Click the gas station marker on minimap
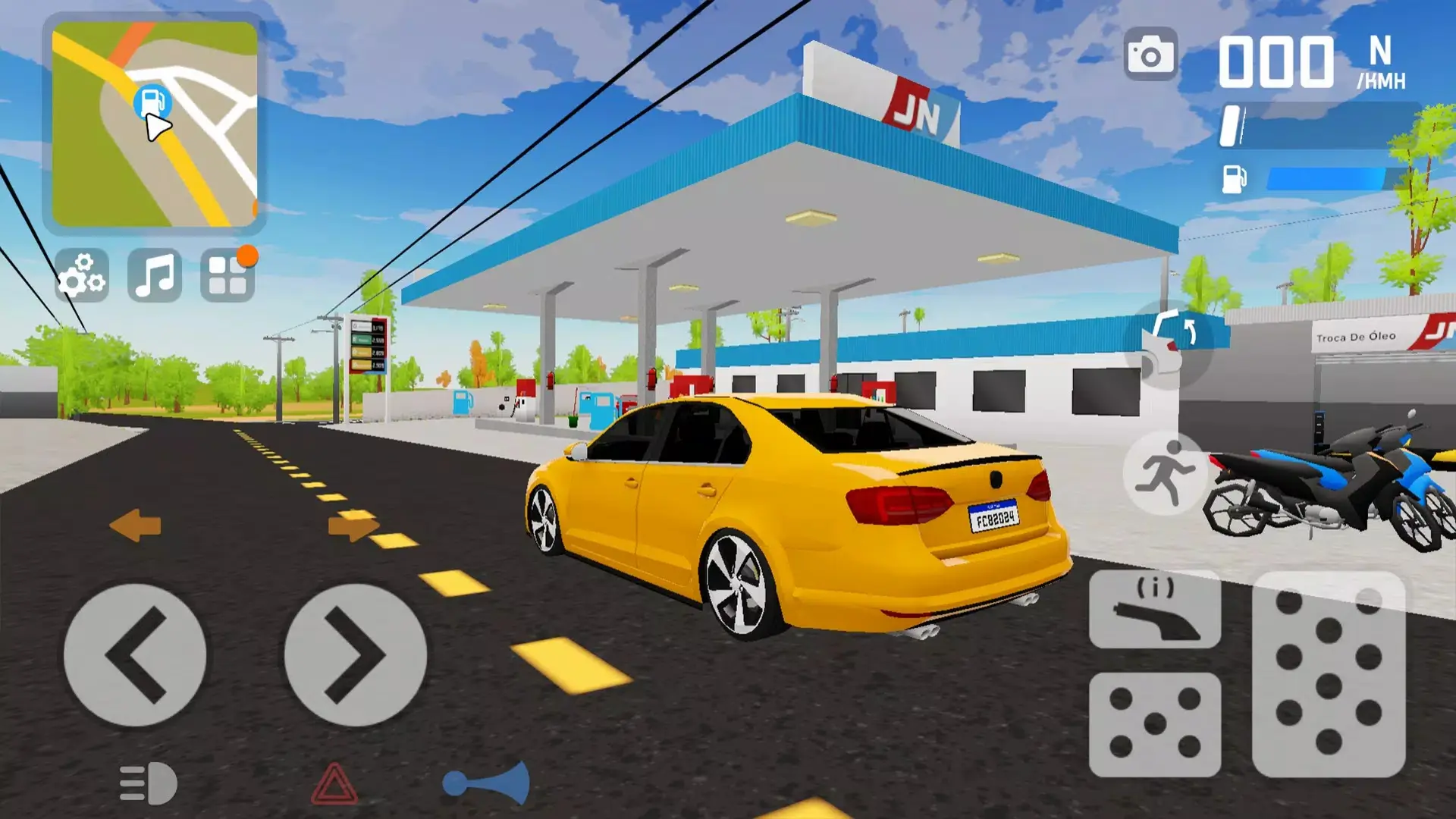Screen dimensions: 1456x819 click(x=152, y=101)
